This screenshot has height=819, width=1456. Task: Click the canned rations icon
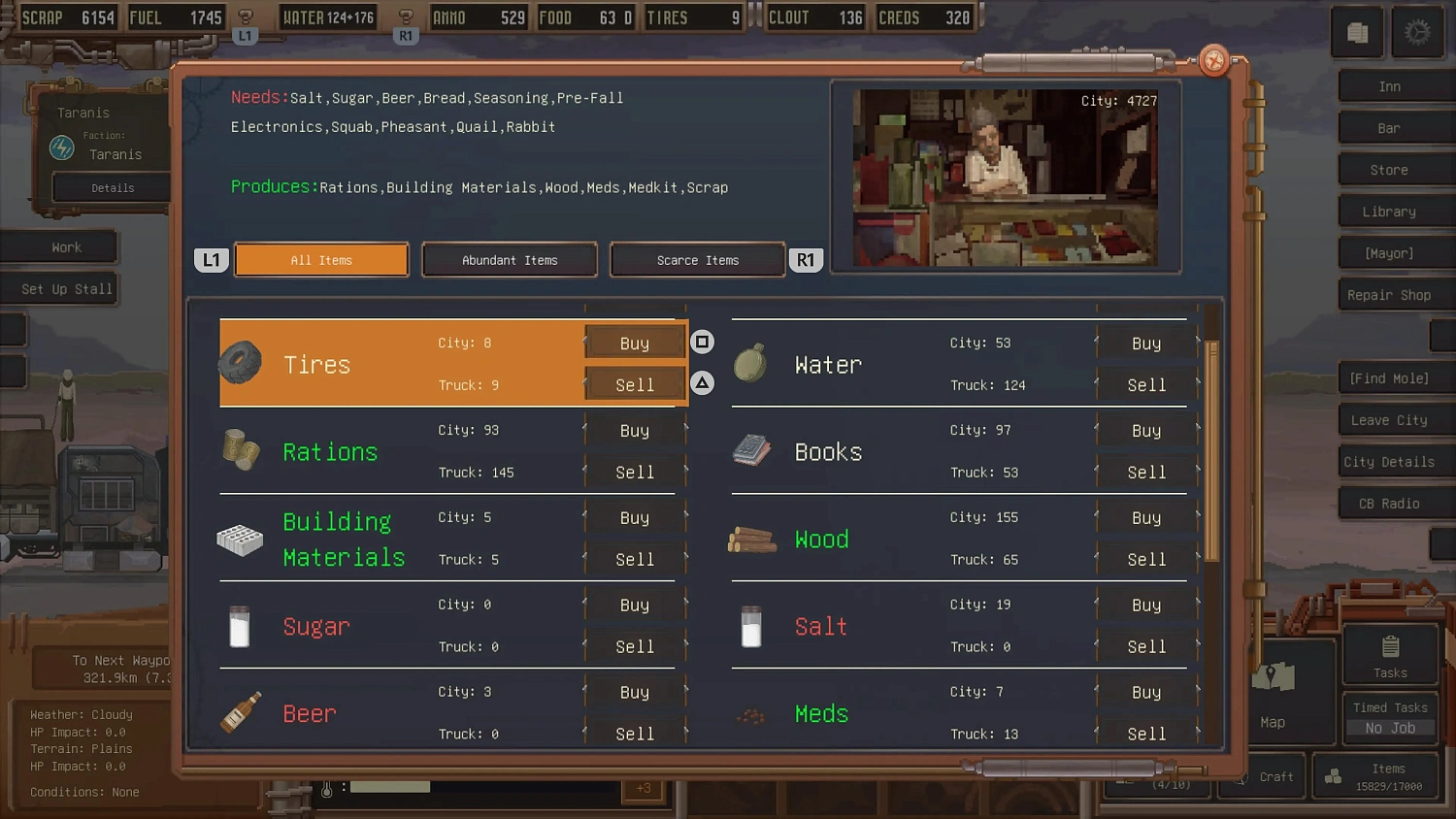(x=240, y=449)
